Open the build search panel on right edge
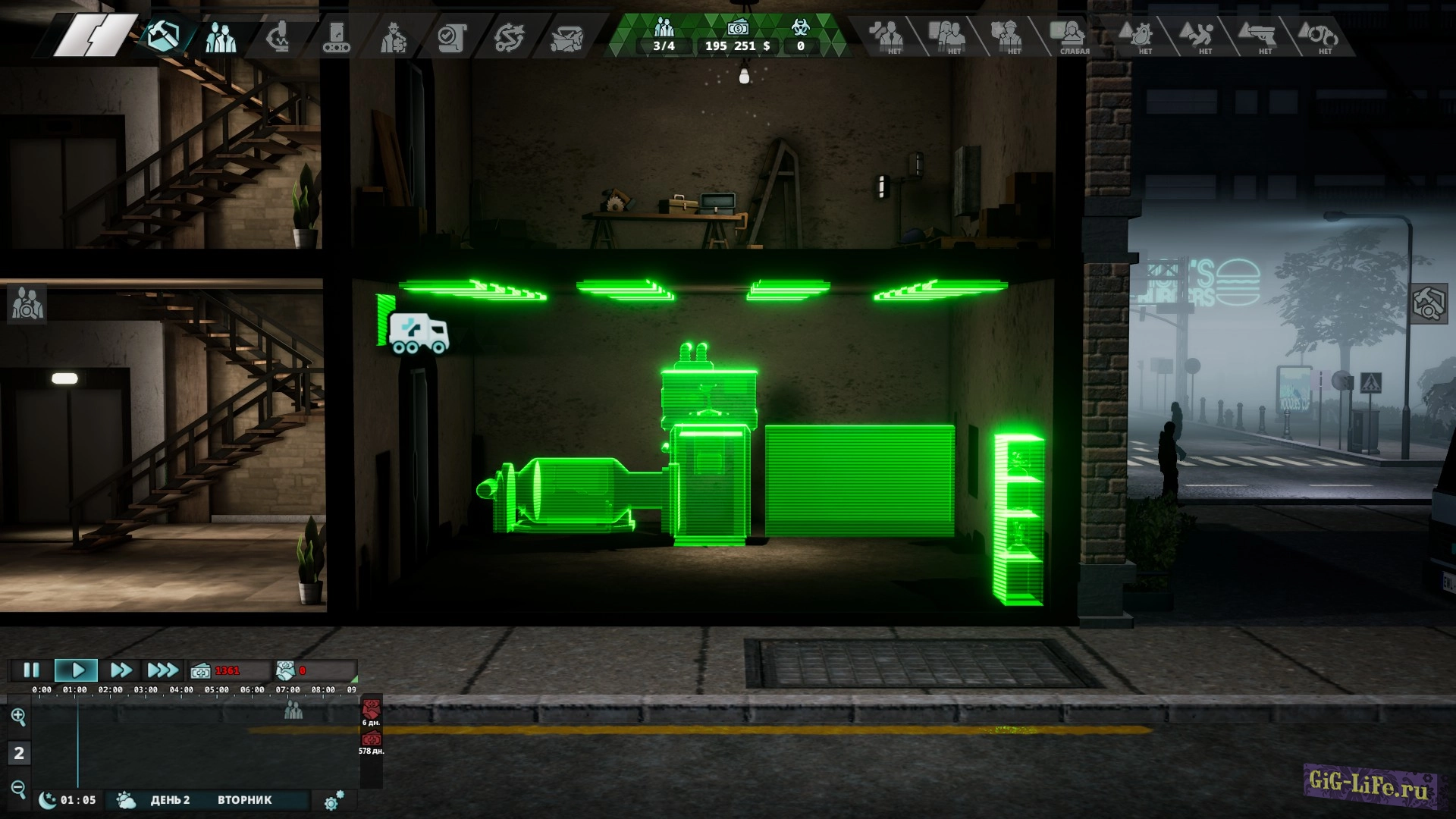Viewport: 1456px width, 819px height. pos(1429,303)
